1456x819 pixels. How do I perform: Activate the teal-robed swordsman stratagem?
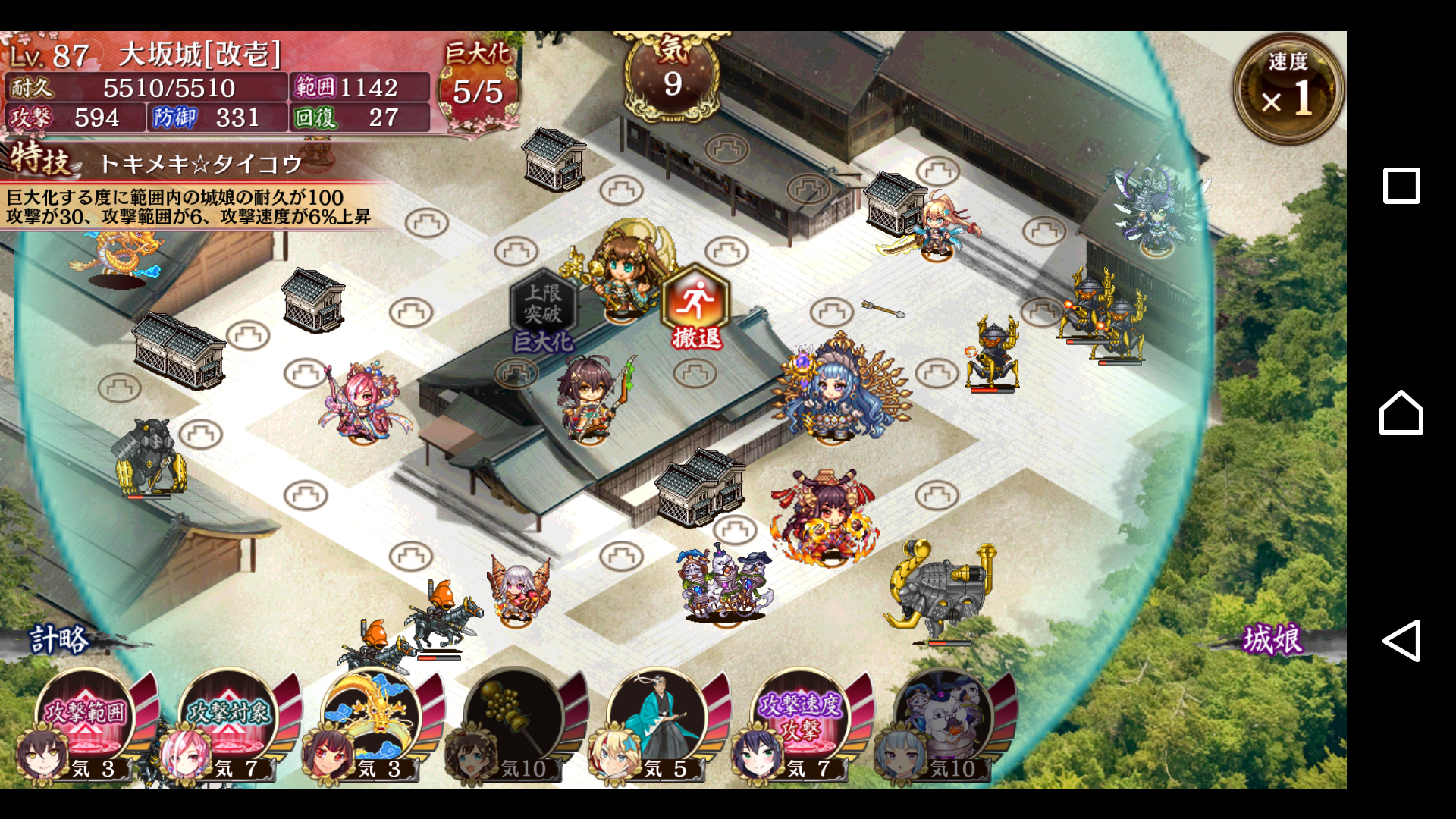coord(657,717)
